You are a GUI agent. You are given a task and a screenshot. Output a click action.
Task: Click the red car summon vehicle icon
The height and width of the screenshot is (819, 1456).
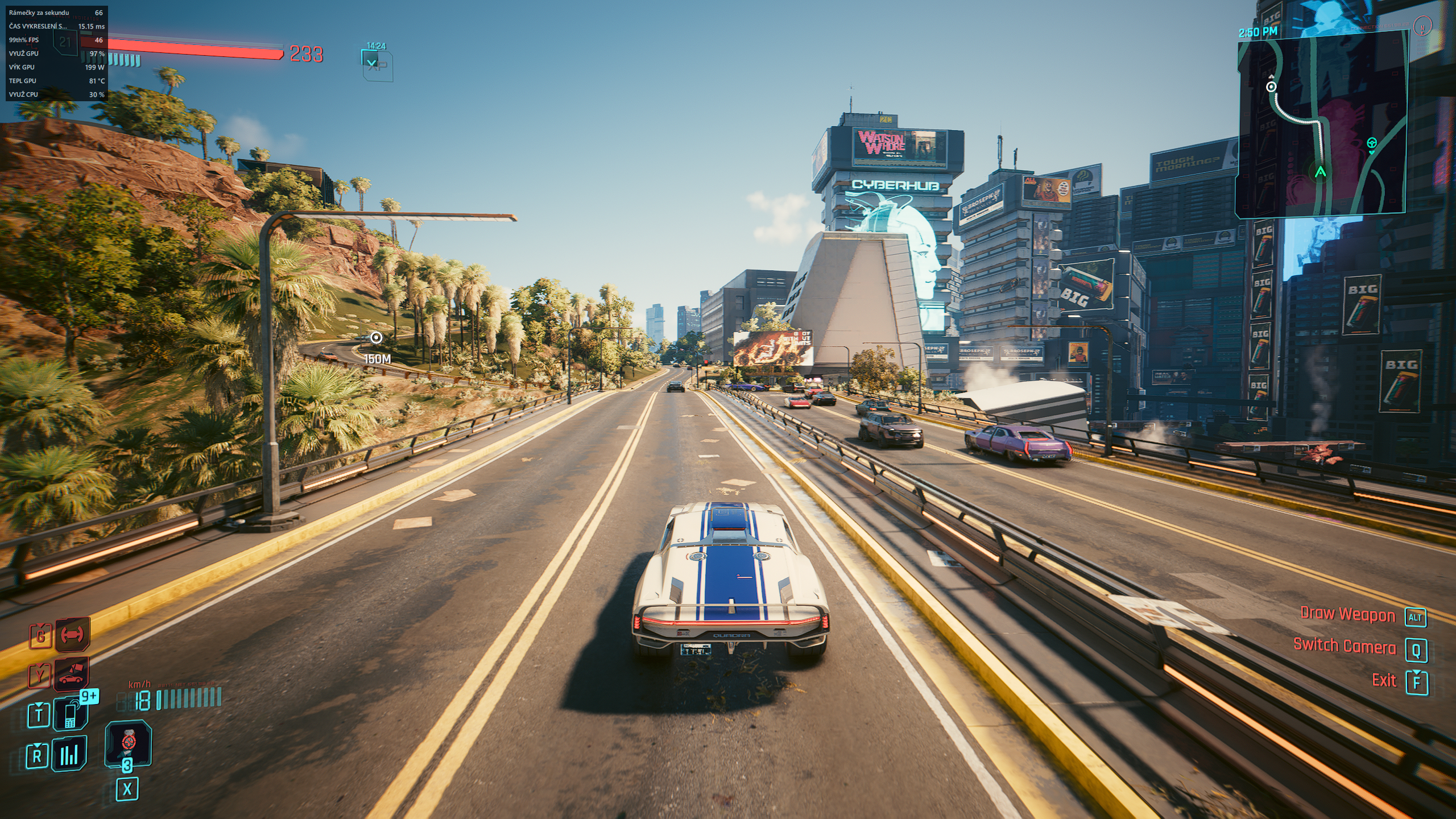[72, 675]
